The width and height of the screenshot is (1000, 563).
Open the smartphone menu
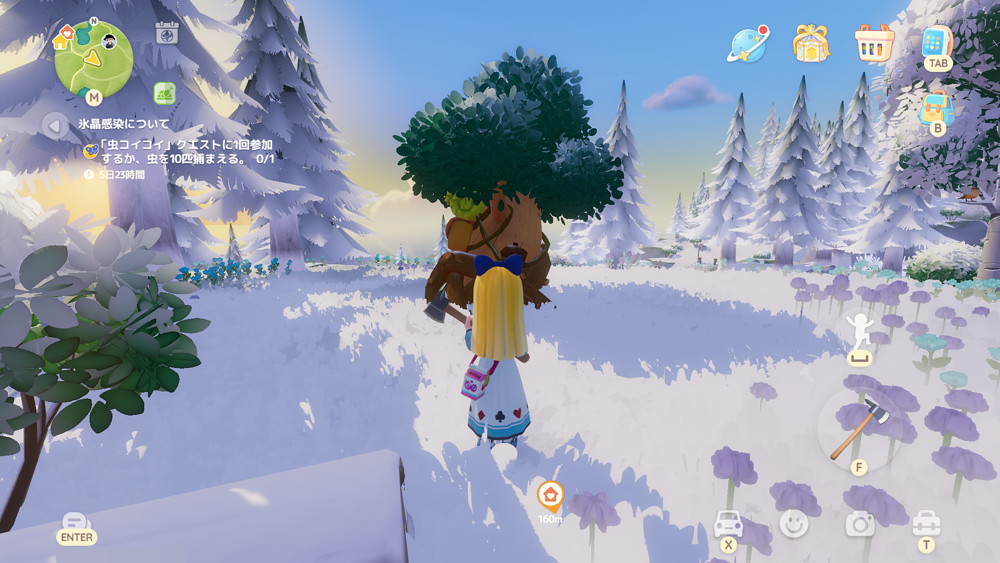click(x=936, y=42)
